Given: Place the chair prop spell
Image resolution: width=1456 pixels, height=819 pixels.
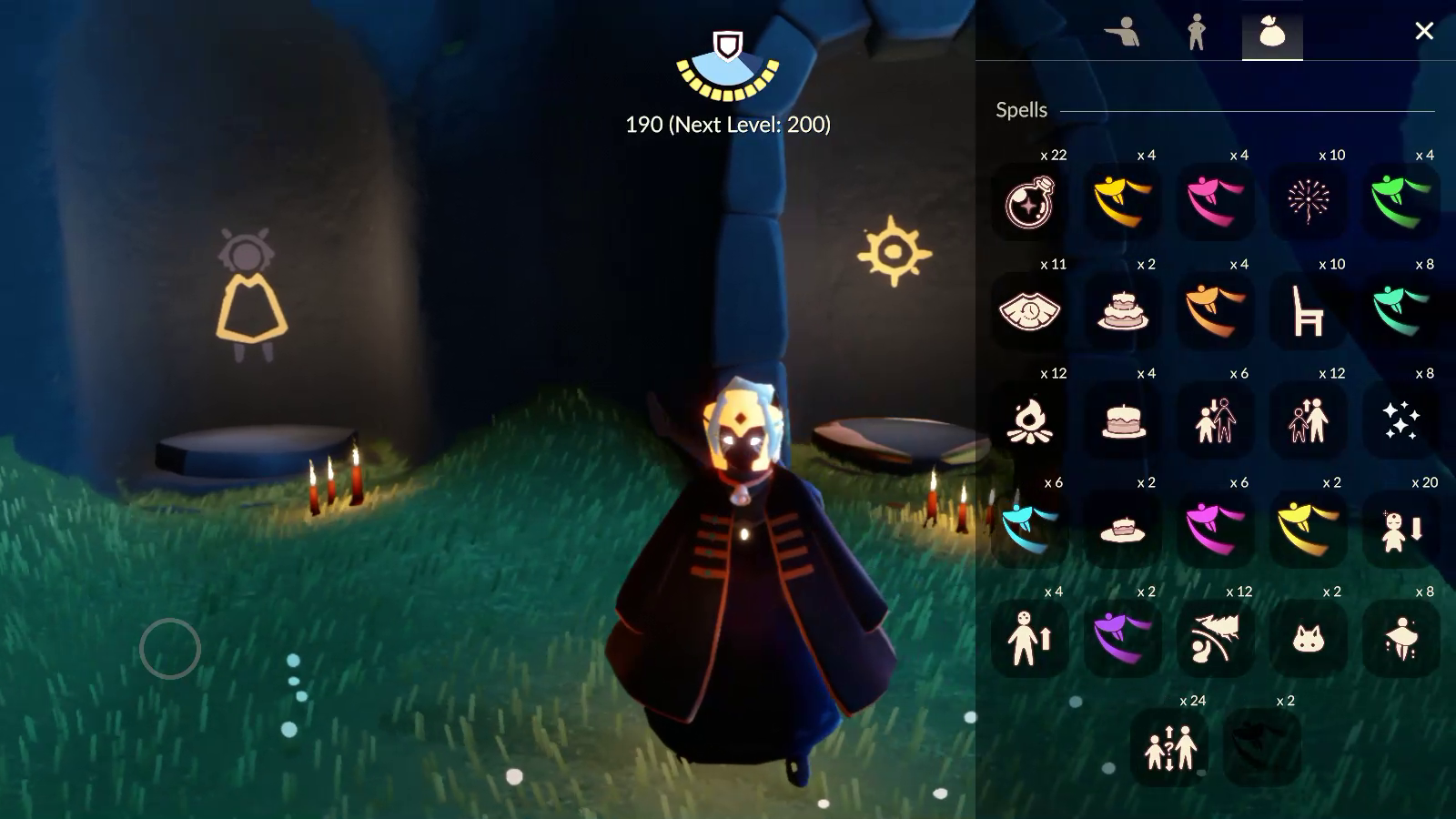Looking at the screenshot, I should click(1308, 310).
